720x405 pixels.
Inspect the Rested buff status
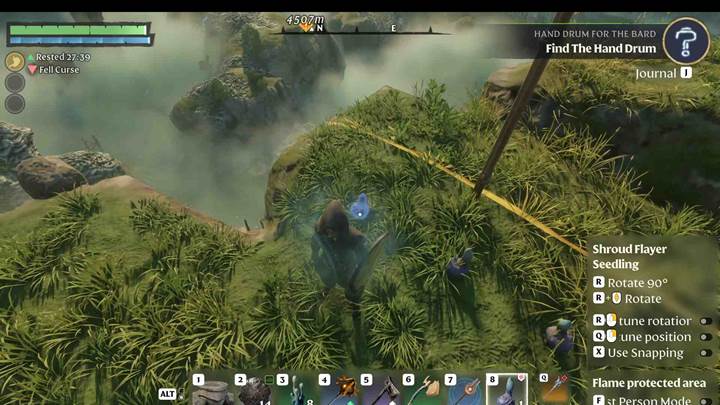tap(58, 57)
